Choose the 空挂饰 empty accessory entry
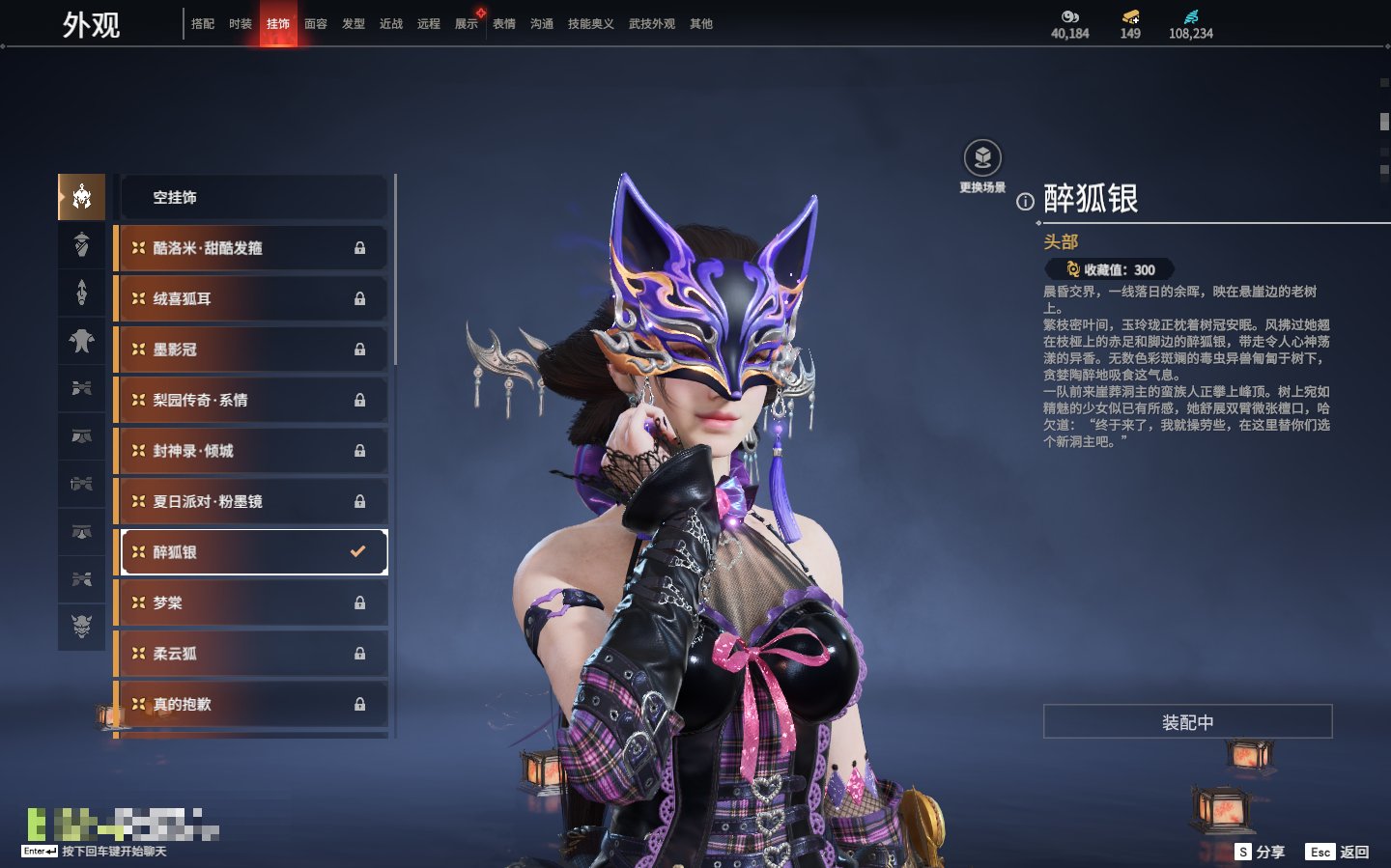This screenshot has width=1391, height=868. coord(253,198)
